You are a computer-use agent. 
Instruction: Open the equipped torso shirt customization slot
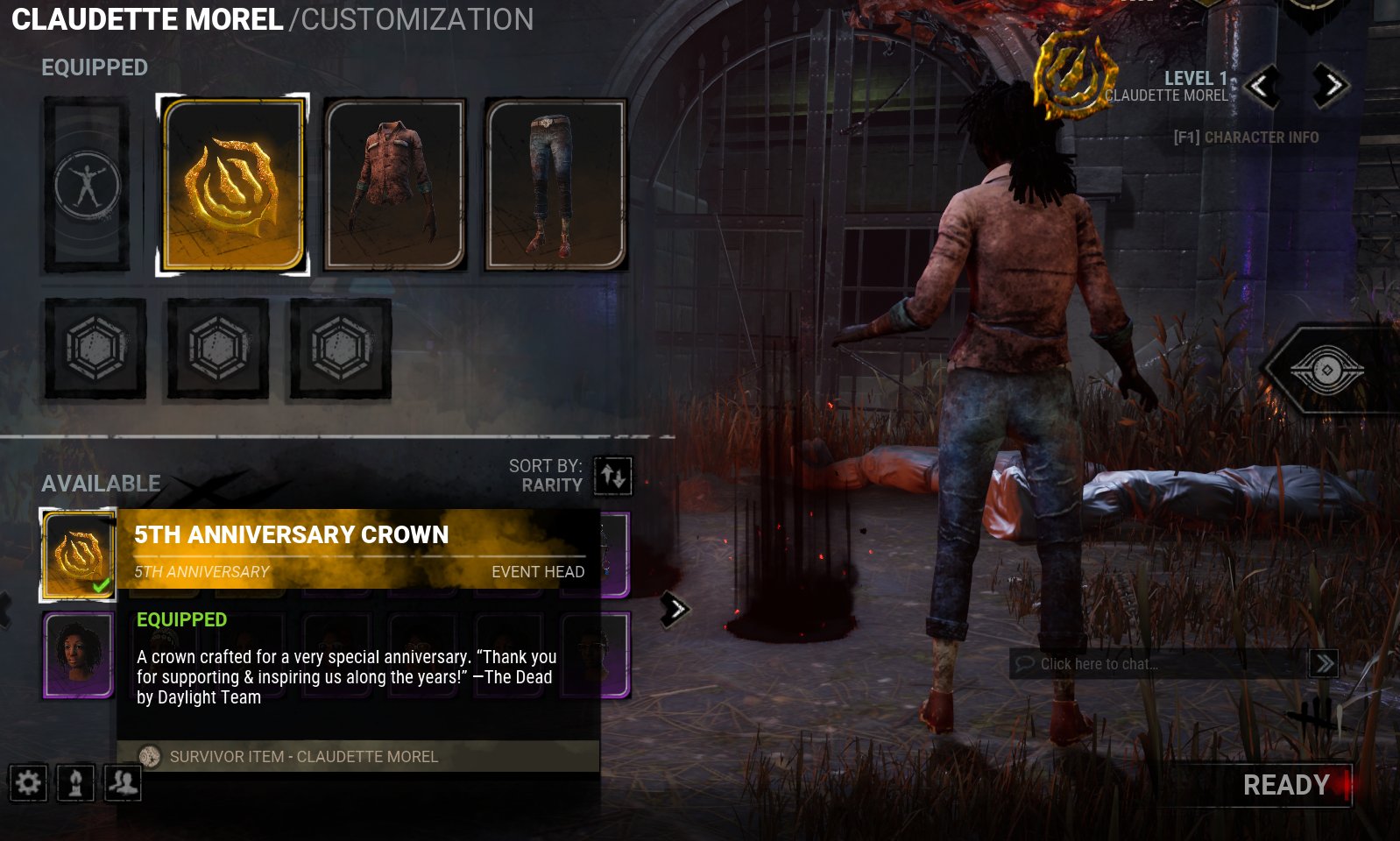394,184
